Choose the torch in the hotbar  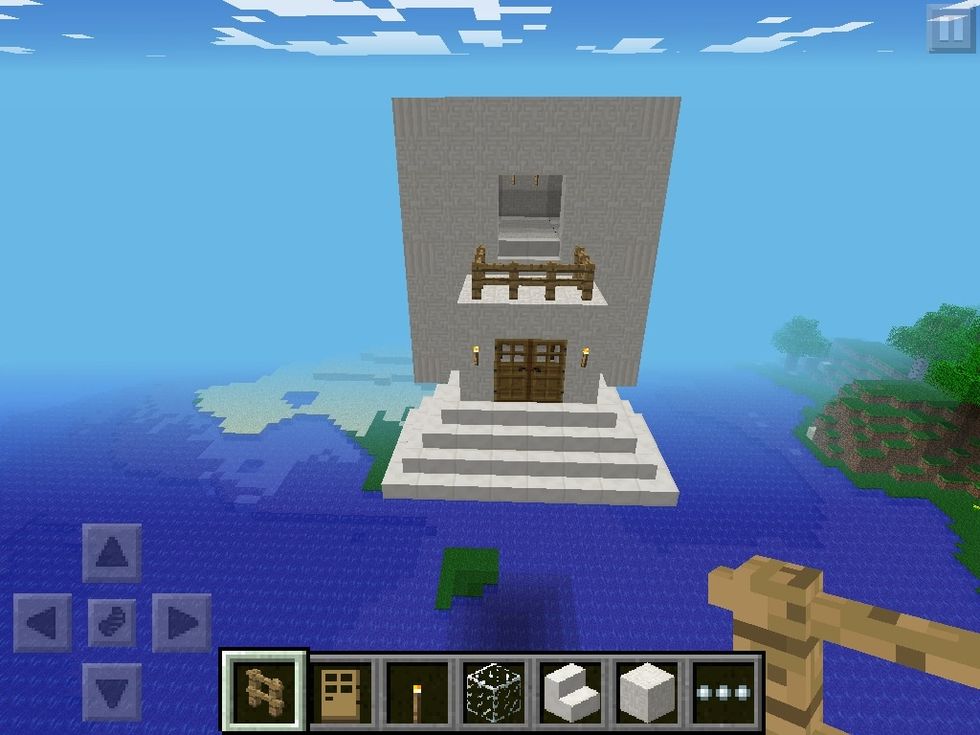417,690
